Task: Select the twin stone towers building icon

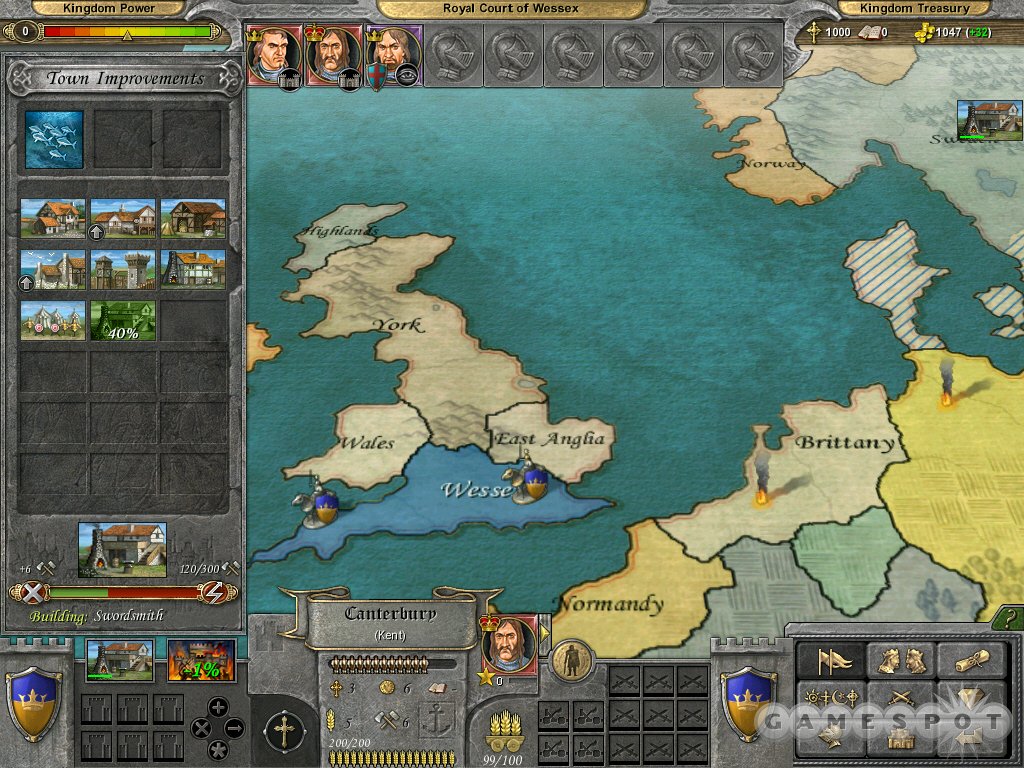Action: pyautogui.click(x=123, y=269)
